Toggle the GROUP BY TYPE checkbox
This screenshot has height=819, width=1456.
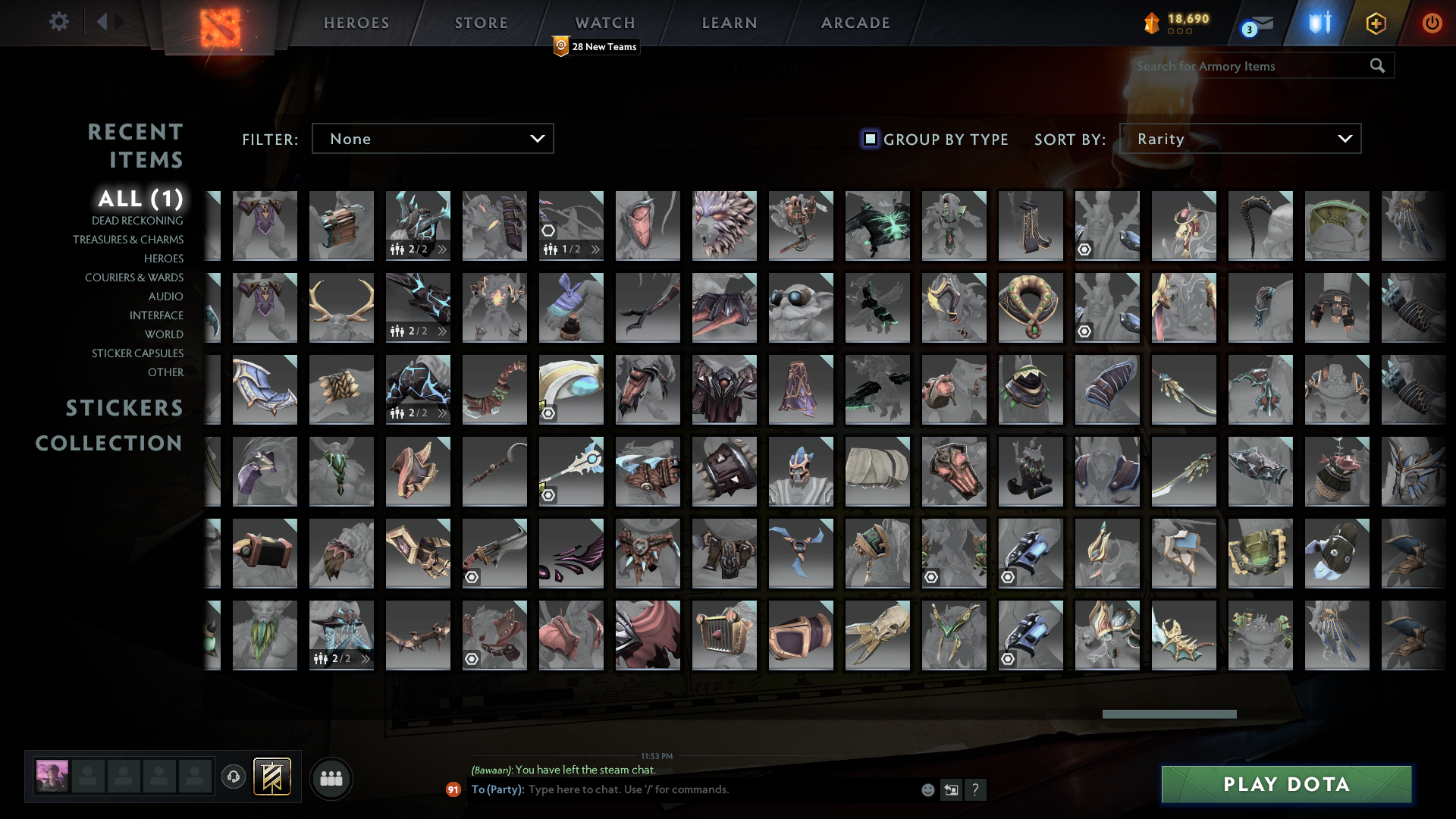click(x=869, y=139)
